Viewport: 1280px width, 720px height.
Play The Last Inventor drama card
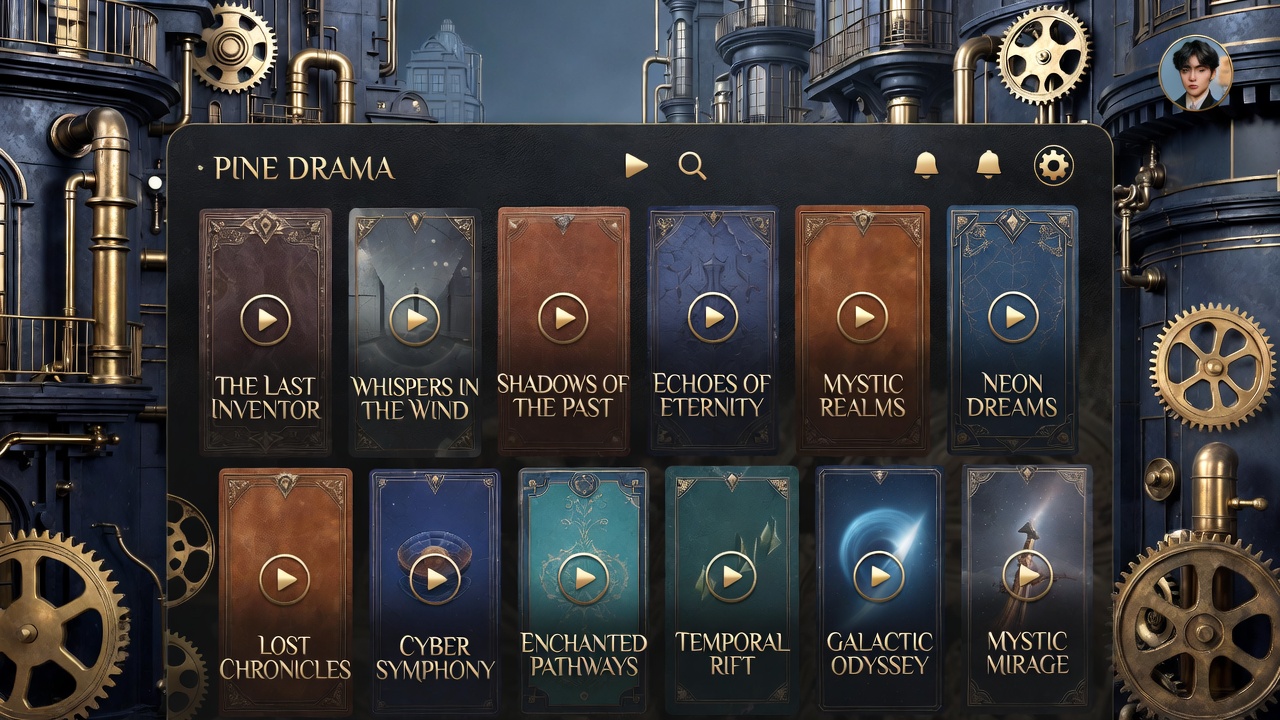(x=266, y=320)
